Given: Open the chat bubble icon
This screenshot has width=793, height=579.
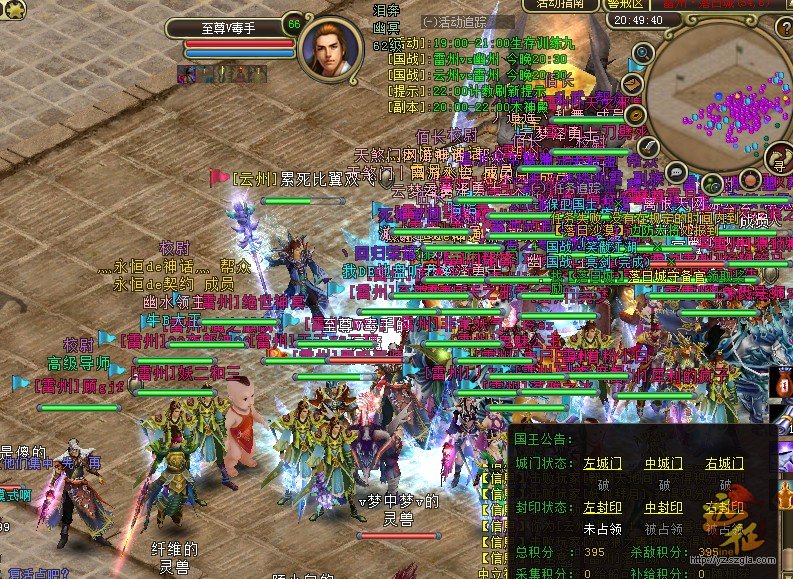Looking at the screenshot, I should [x=676, y=171].
